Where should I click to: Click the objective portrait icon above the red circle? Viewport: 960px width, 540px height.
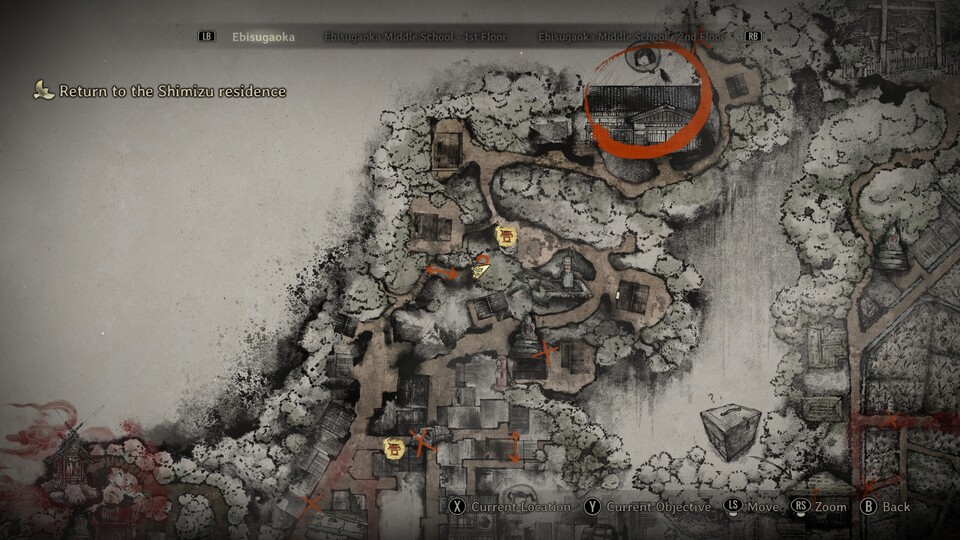[x=646, y=59]
